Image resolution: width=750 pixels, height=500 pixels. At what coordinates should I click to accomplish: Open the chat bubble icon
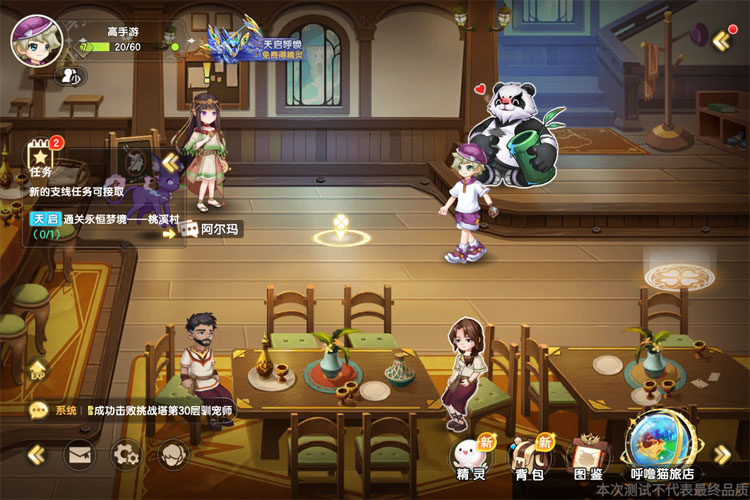(x=39, y=410)
